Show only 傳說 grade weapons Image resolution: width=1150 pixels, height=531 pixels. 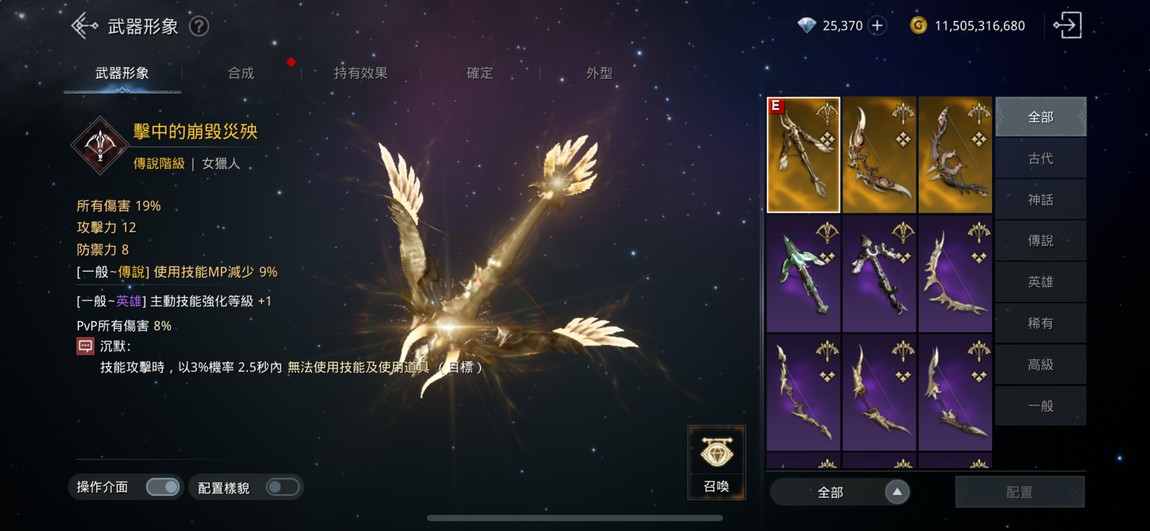coord(1040,241)
